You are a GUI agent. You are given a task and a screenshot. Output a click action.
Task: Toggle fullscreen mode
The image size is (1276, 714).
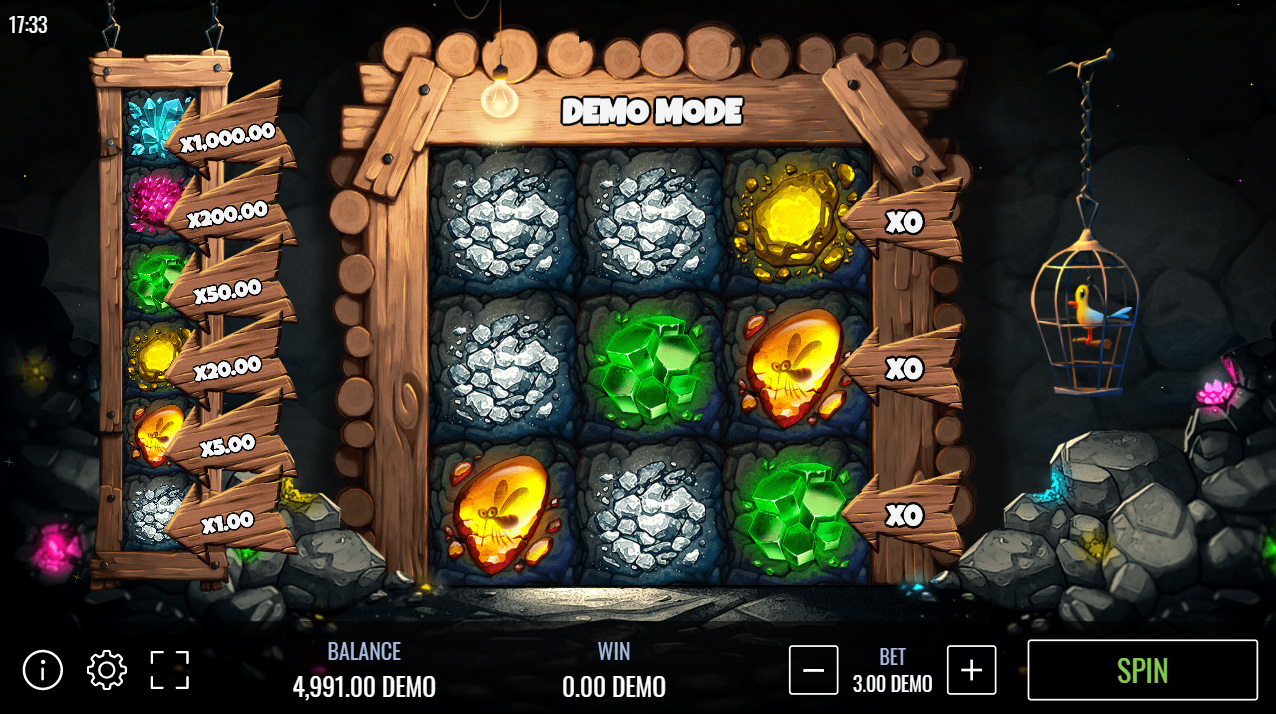click(x=170, y=670)
